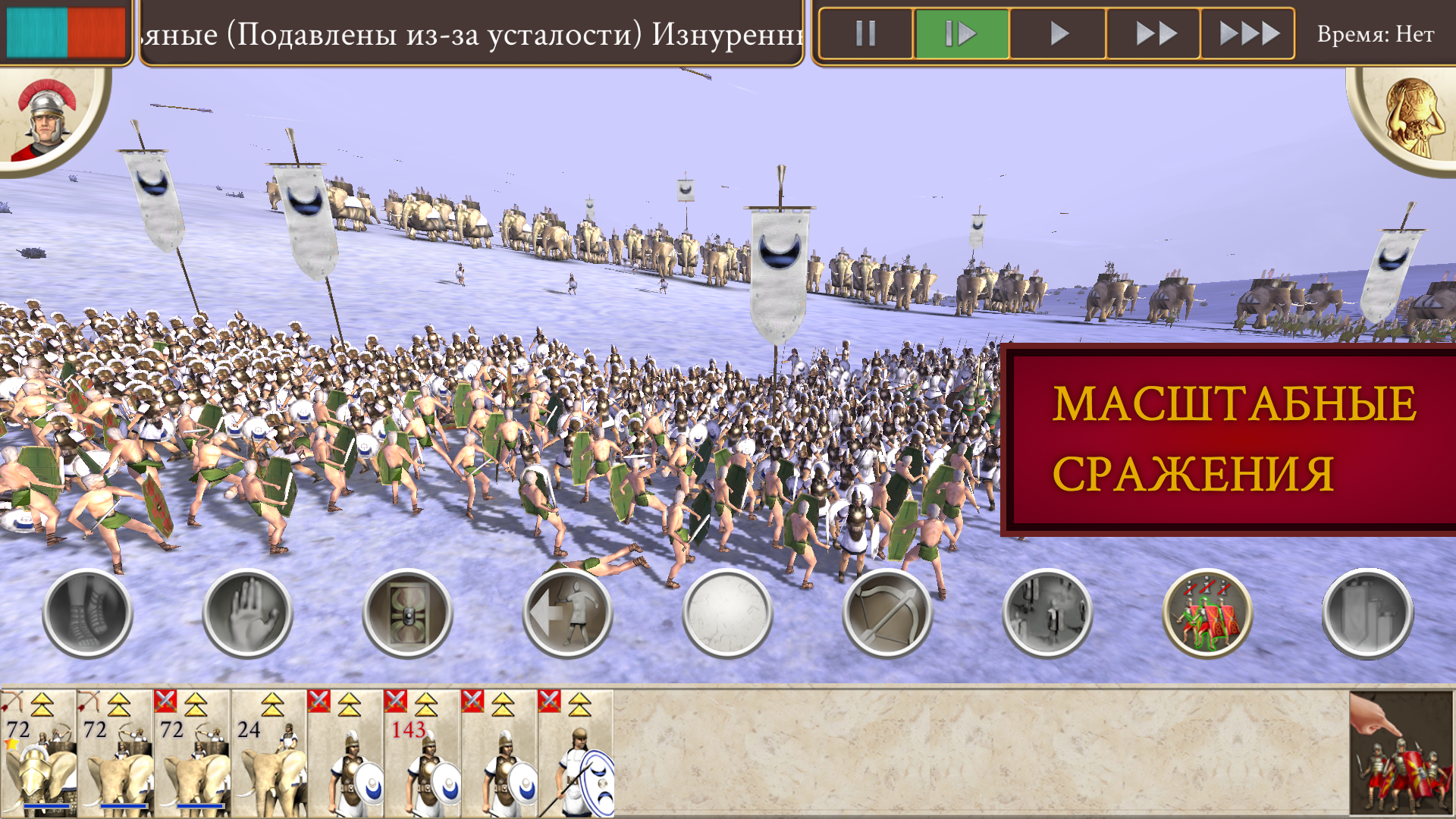
Task: Order withdrawal with the retreating soldier icon
Action: tap(568, 614)
